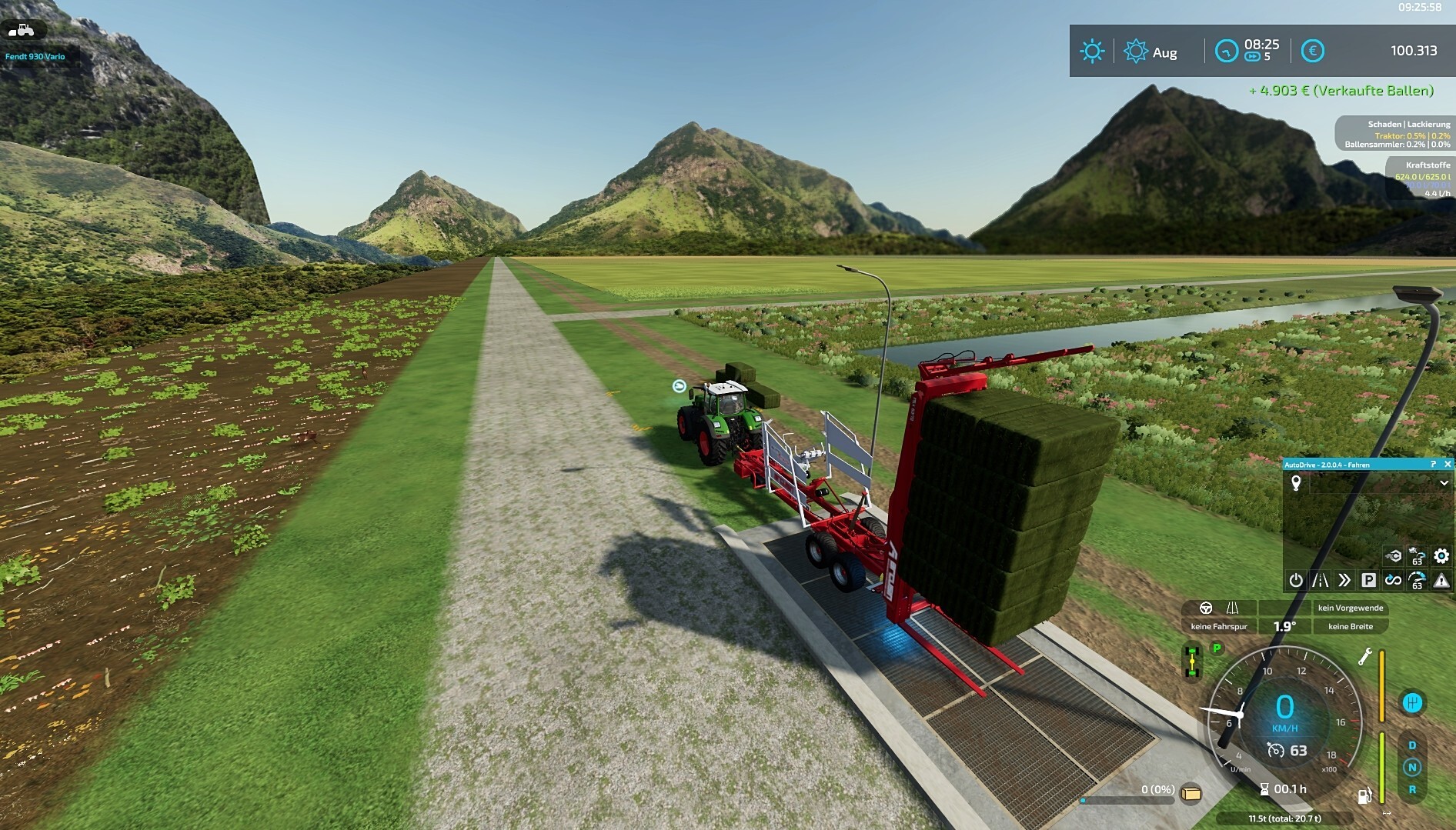Screen dimensions: 1456x830
Task: Close the AutoDrive panel
Action: (x=1448, y=465)
